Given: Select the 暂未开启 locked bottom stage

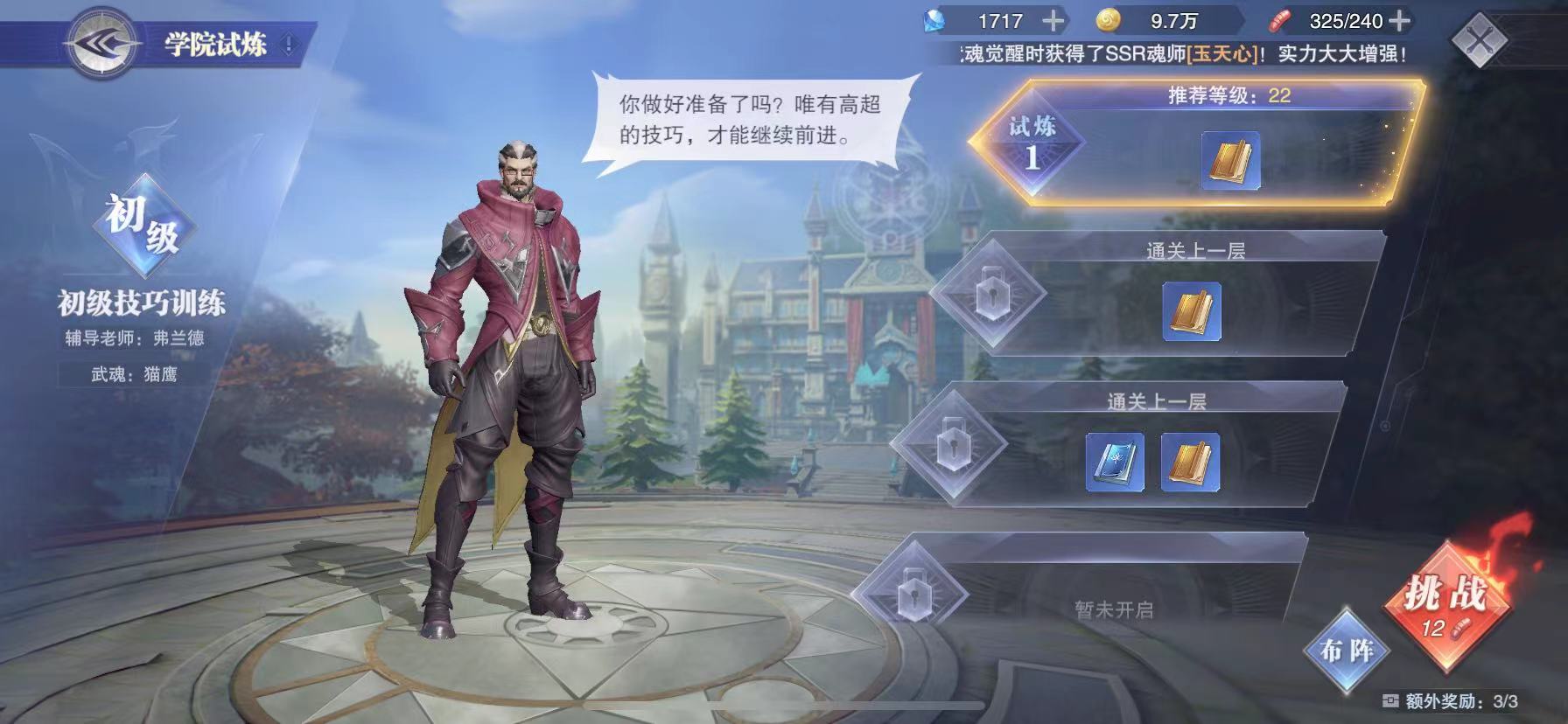Looking at the screenshot, I should coord(1116,609).
